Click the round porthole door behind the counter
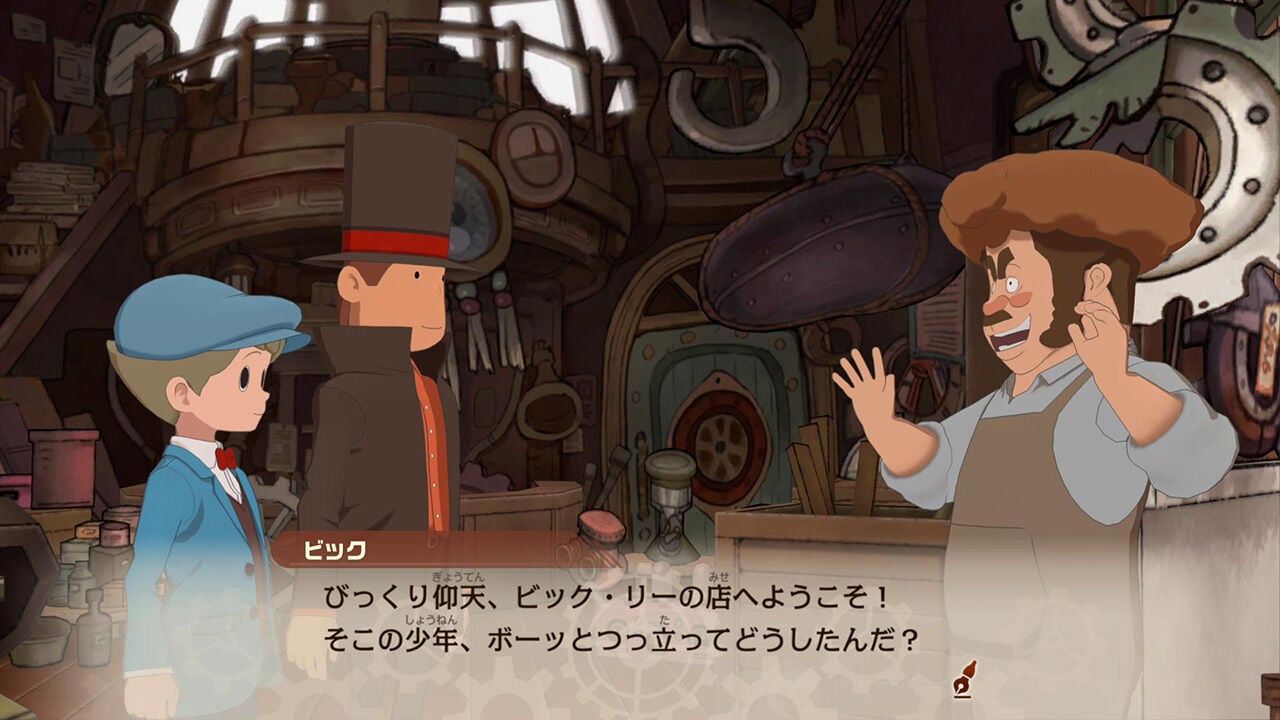Screen dimensions: 1280x720 (718, 440)
